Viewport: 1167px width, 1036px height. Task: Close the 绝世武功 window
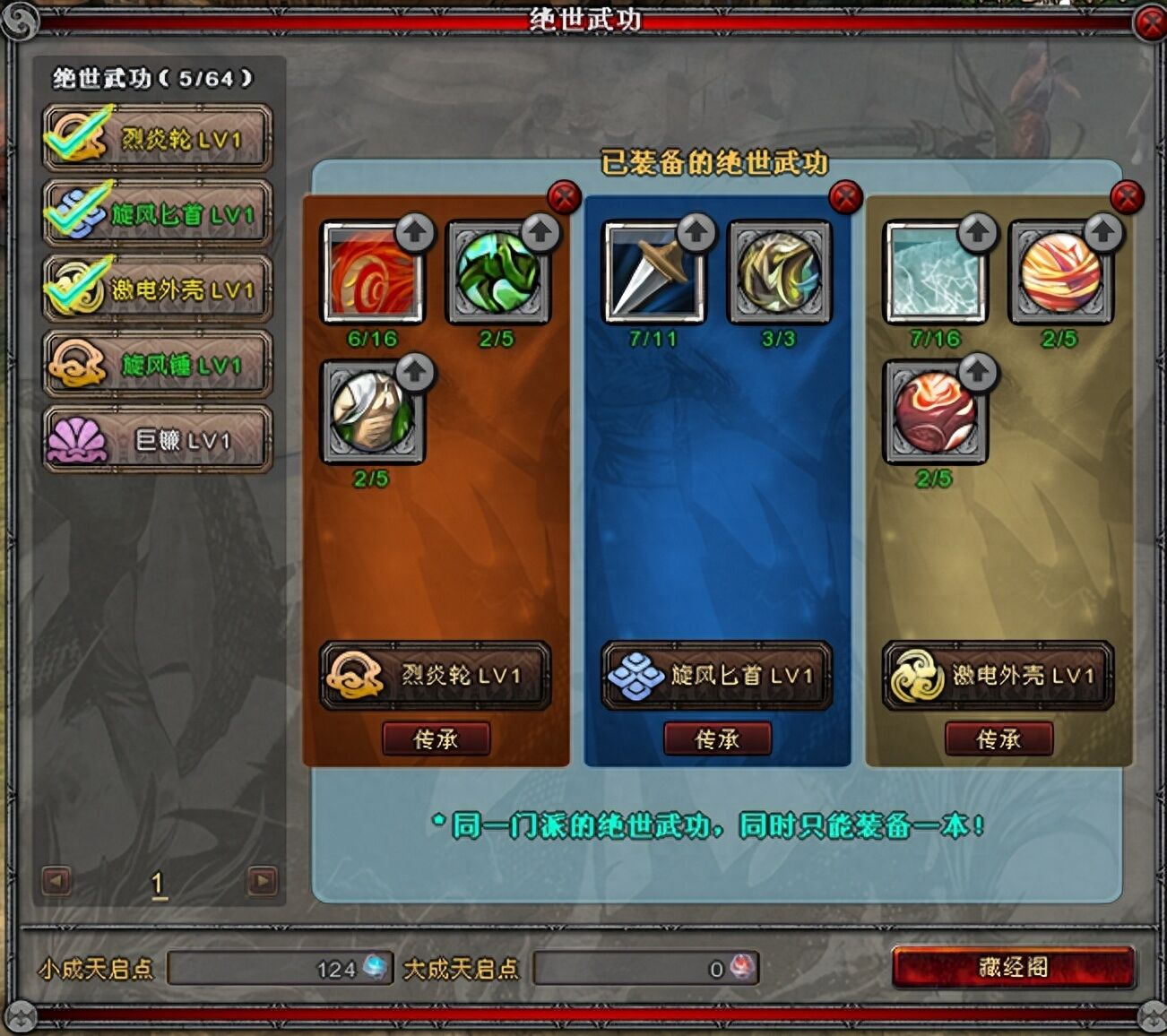click(1150, 22)
